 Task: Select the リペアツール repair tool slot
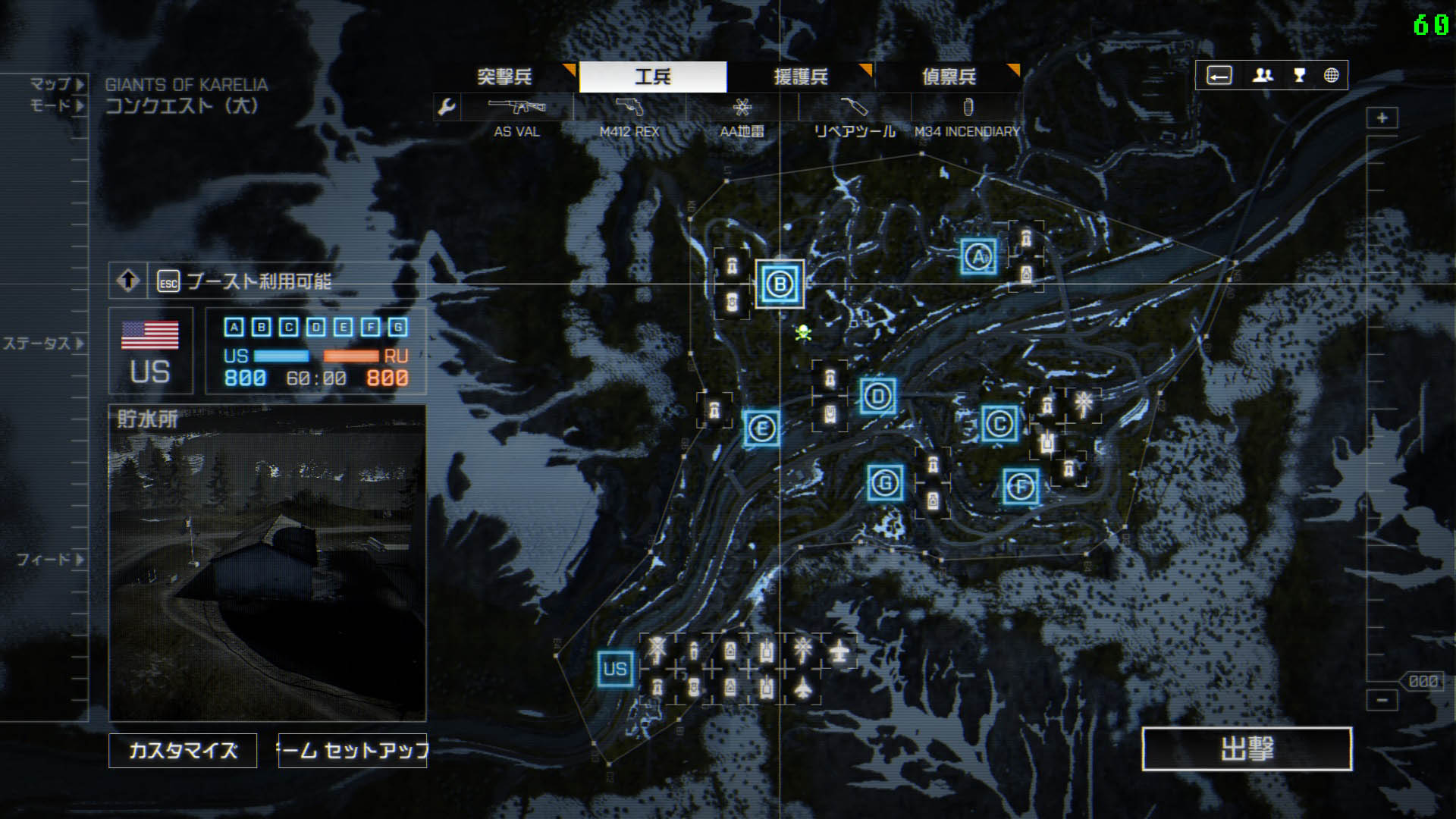point(855,108)
